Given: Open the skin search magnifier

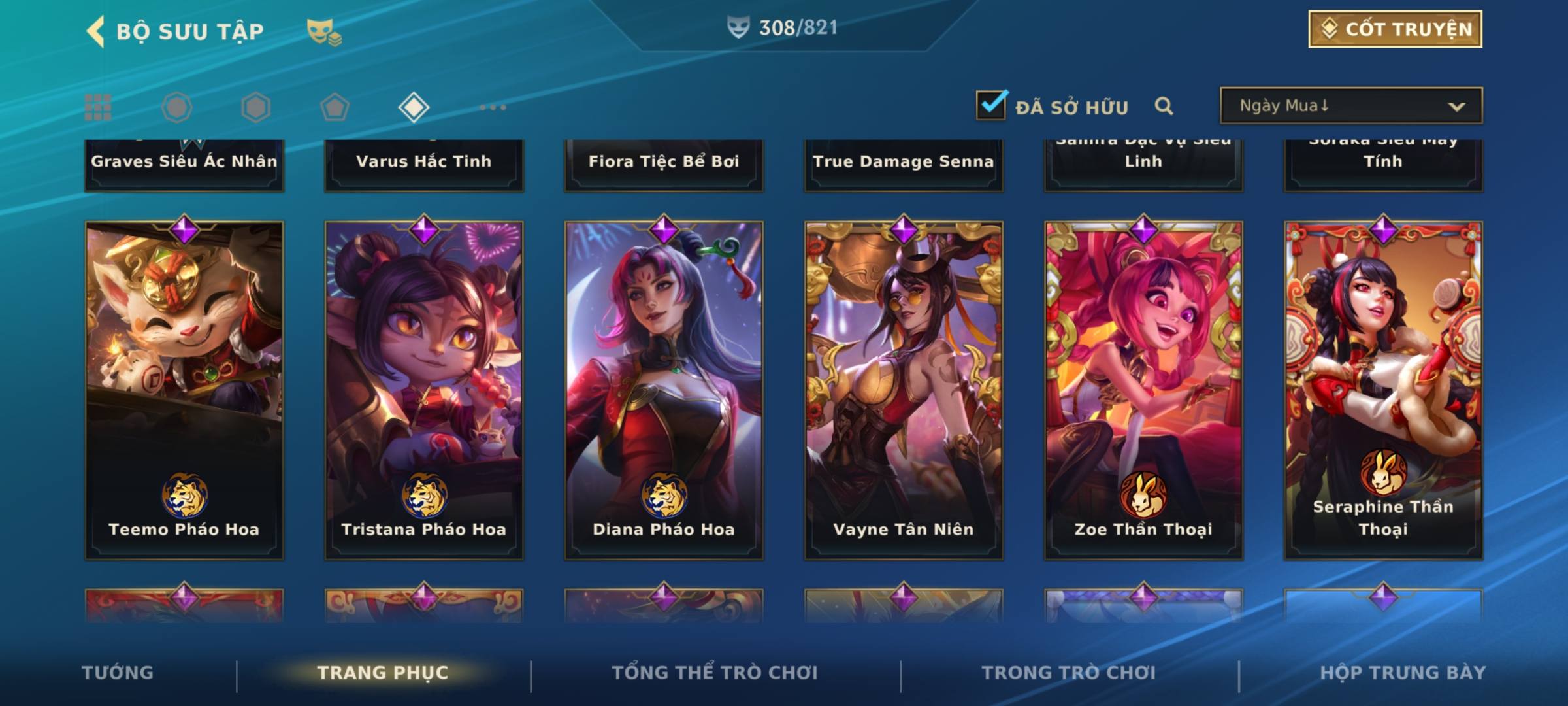Looking at the screenshot, I should (x=1164, y=106).
